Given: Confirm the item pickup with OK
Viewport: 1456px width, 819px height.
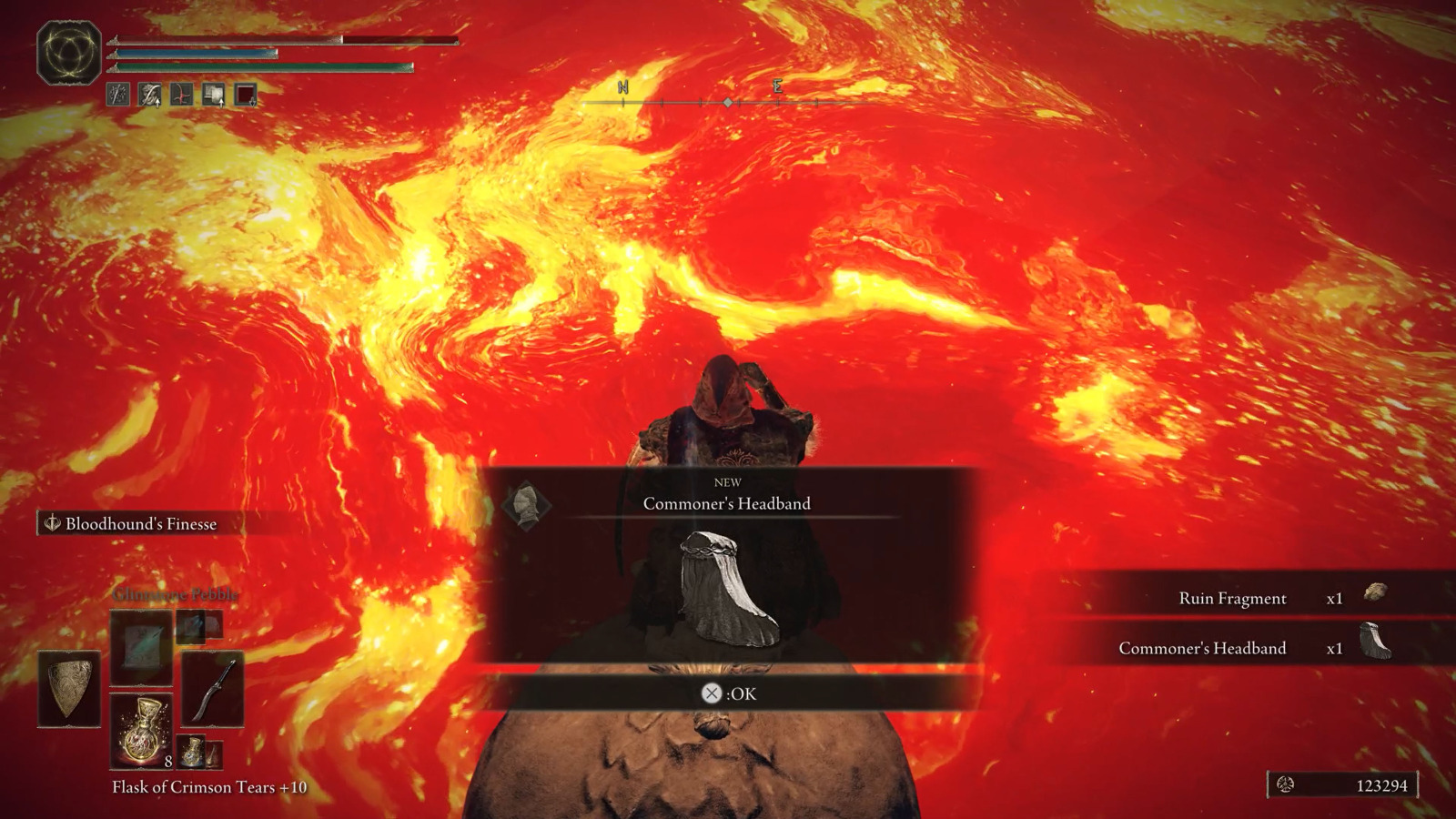Looking at the screenshot, I should coord(729,693).
